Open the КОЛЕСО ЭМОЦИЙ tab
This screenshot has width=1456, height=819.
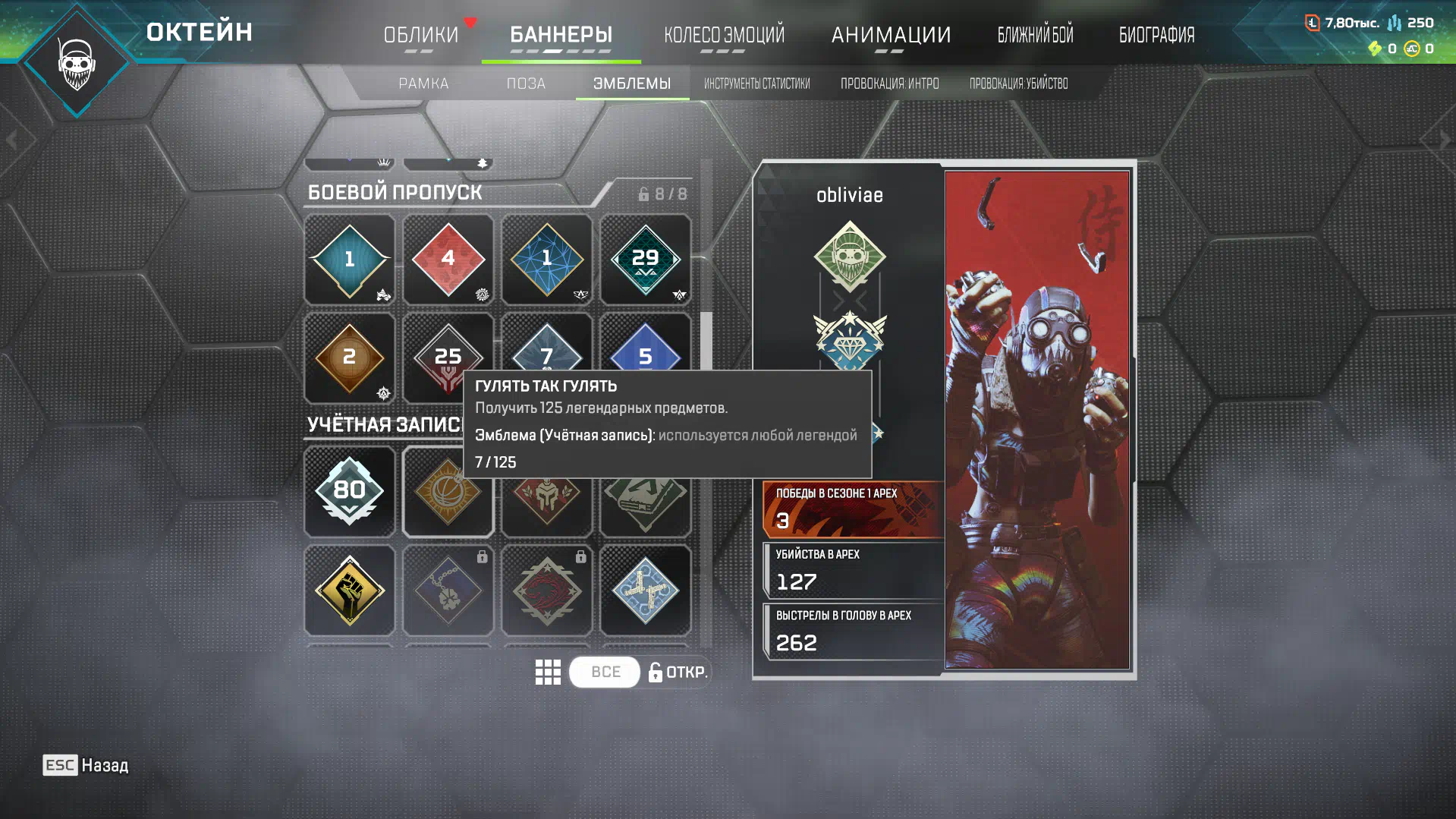[724, 35]
